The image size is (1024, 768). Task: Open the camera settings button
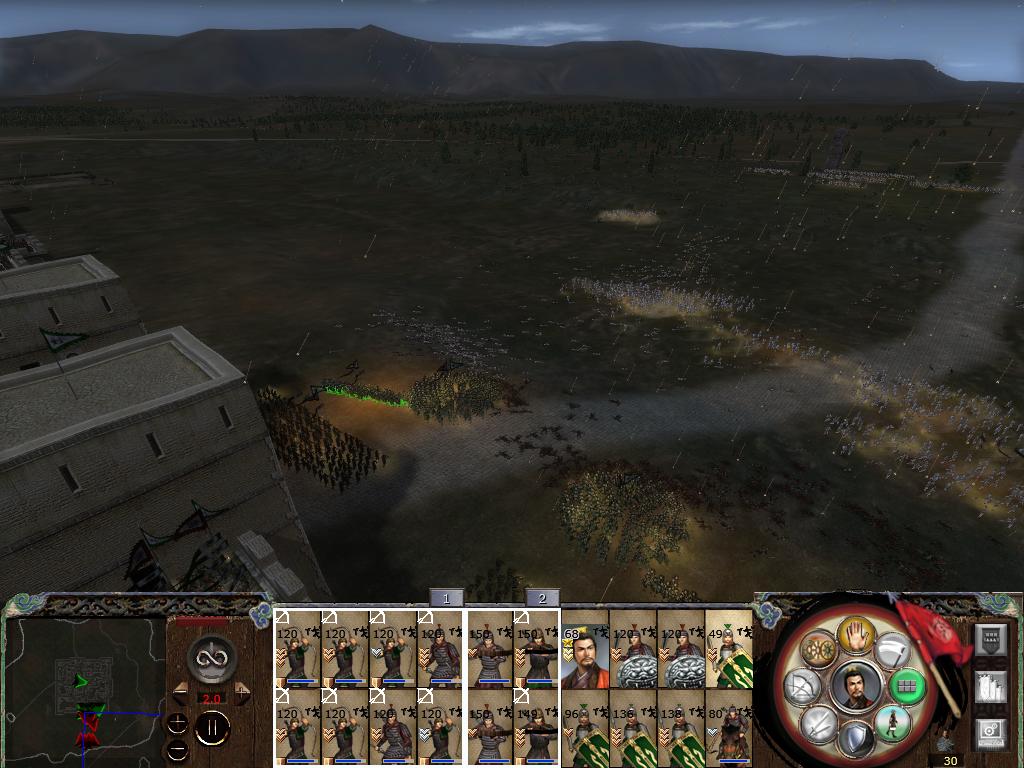990,732
